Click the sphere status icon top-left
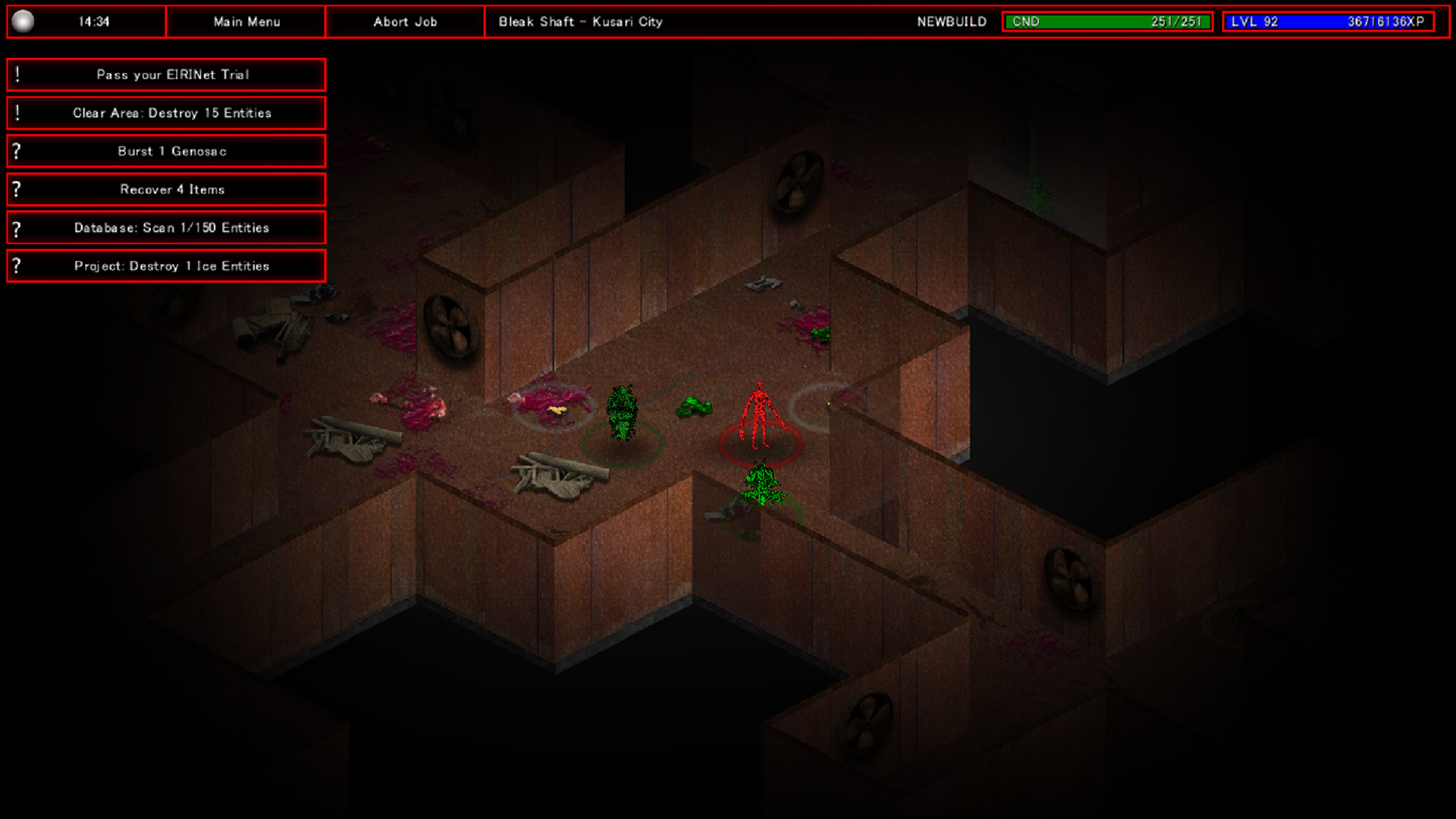The image size is (1456, 819). pyautogui.click(x=25, y=20)
